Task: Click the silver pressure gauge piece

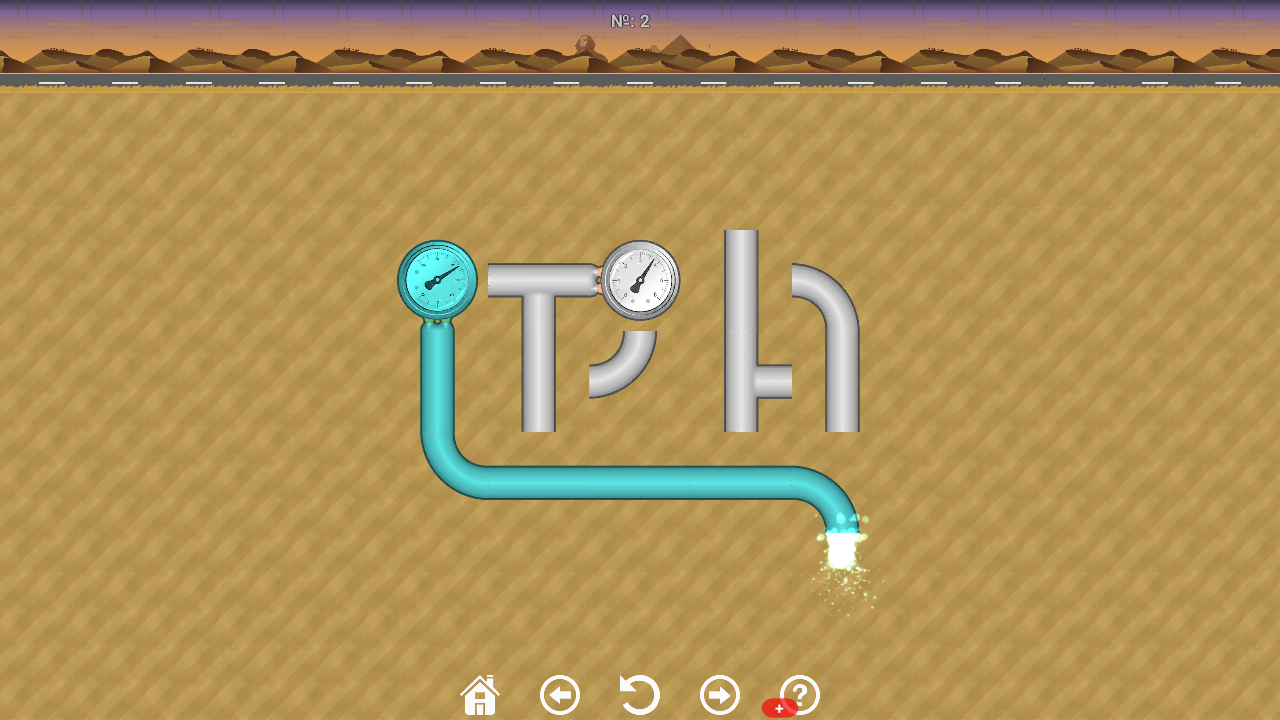Action: (x=640, y=281)
